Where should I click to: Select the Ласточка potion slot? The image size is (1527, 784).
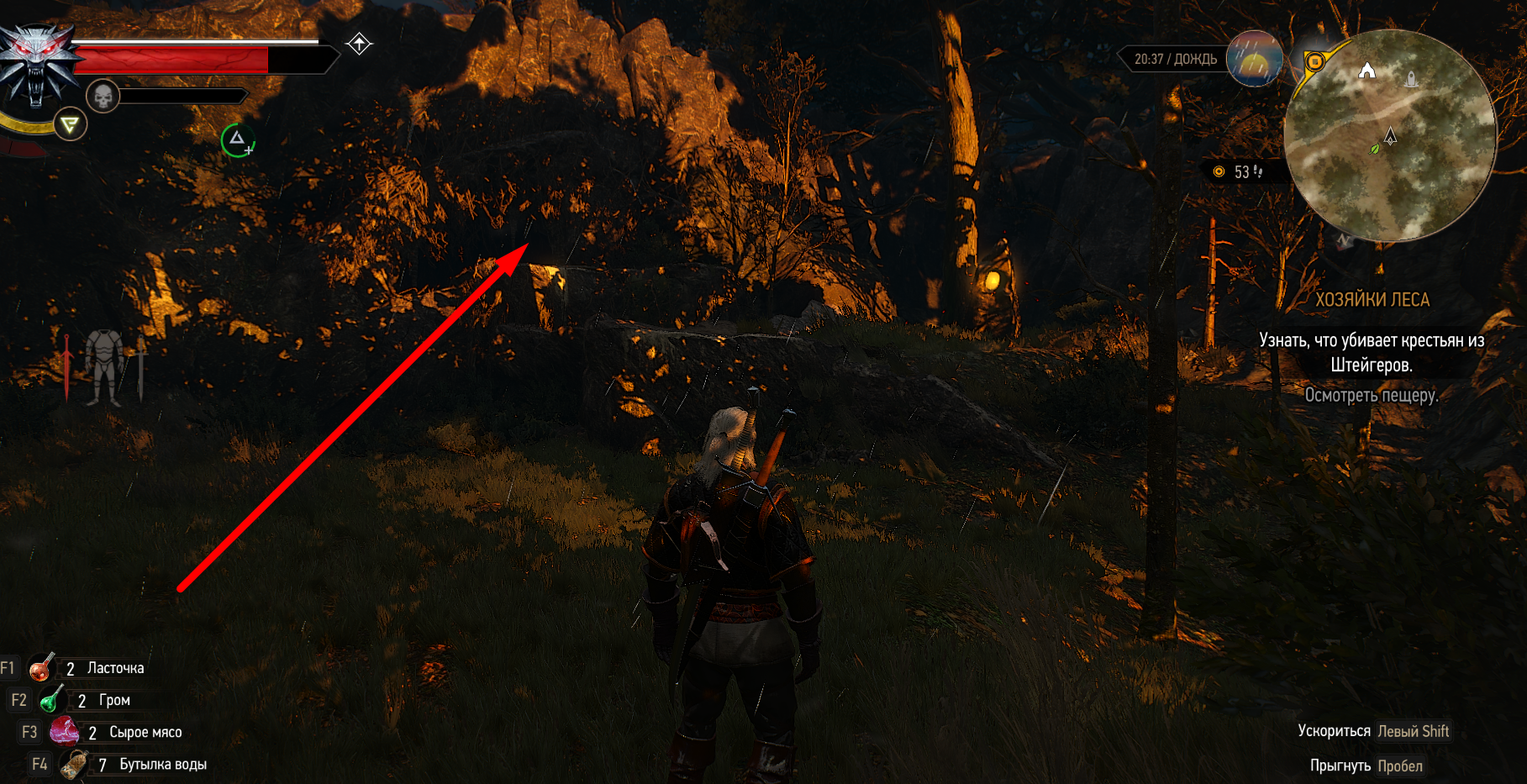(40, 668)
